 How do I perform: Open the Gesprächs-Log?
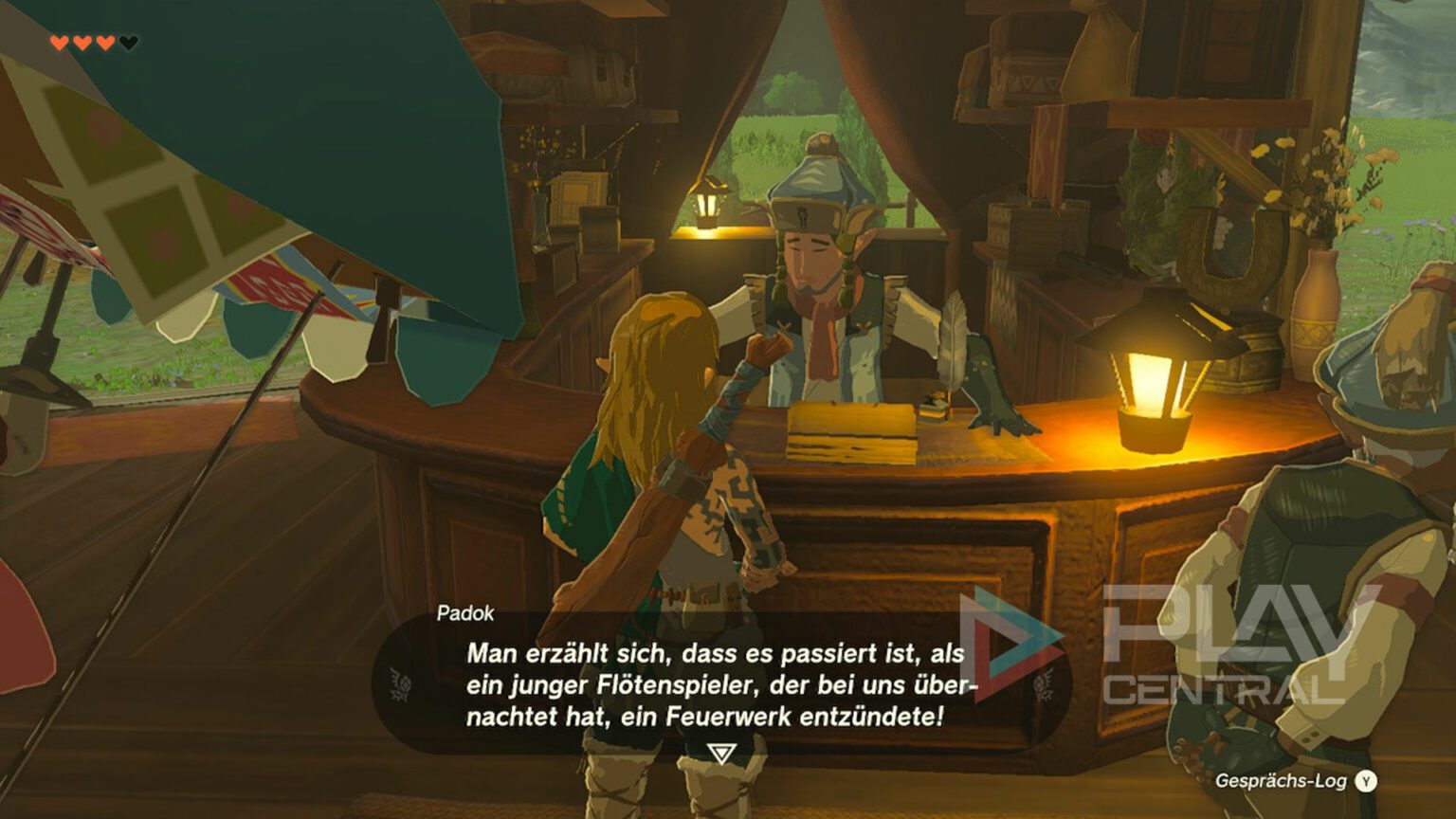click(1280, 779)
